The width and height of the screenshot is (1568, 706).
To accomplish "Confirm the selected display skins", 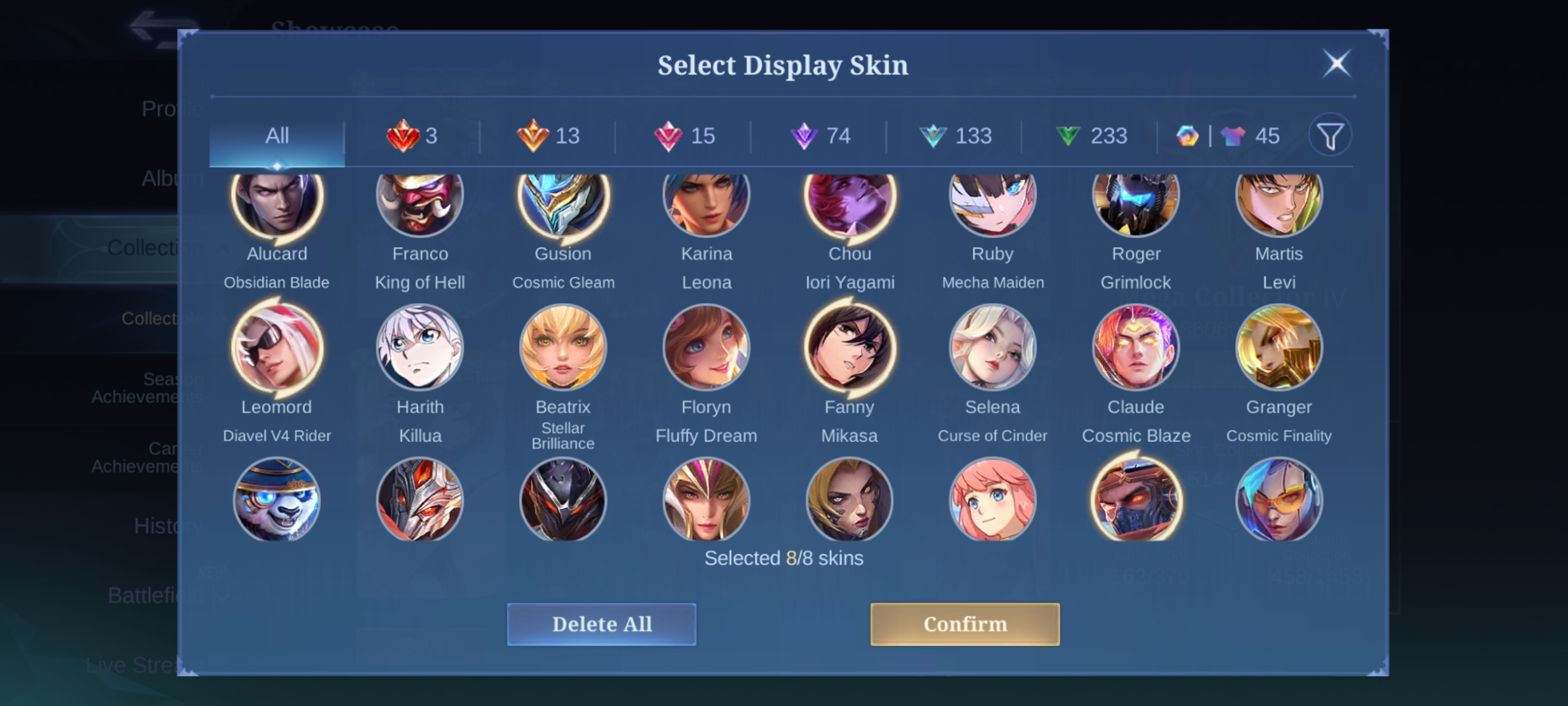I will 964,624.
